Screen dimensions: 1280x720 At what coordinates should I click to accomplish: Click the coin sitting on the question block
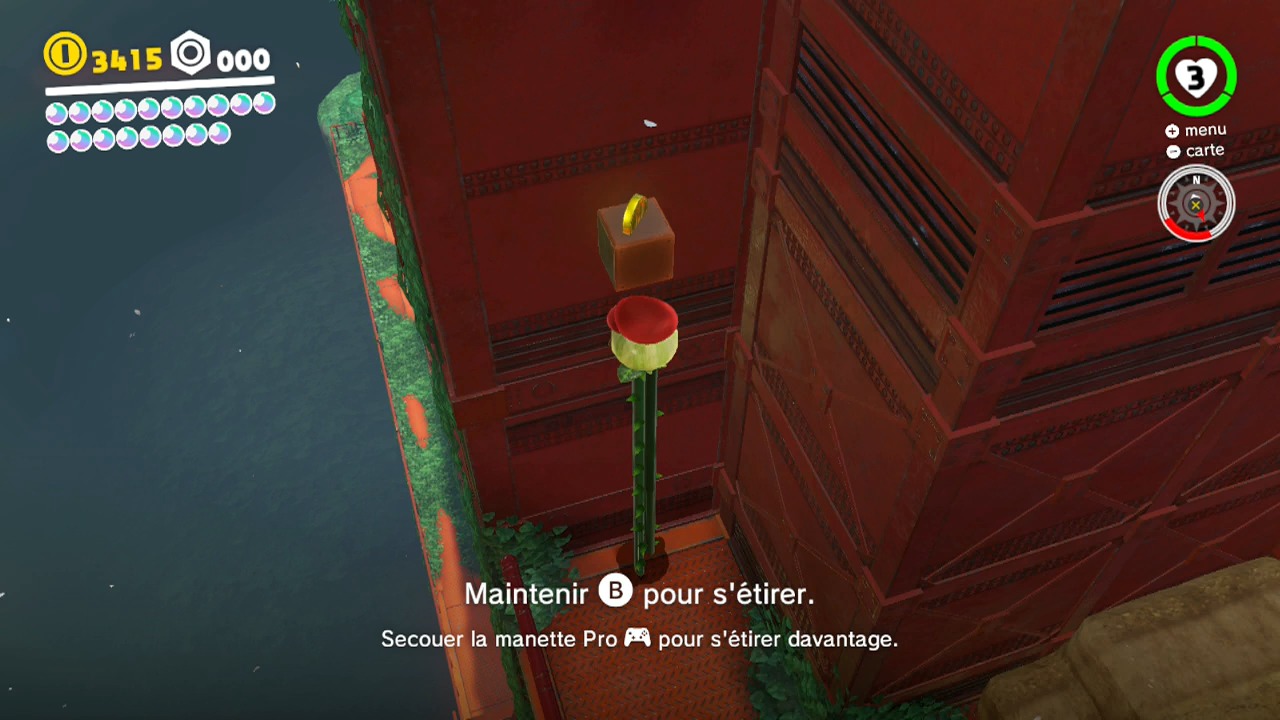tap(633, 212)
